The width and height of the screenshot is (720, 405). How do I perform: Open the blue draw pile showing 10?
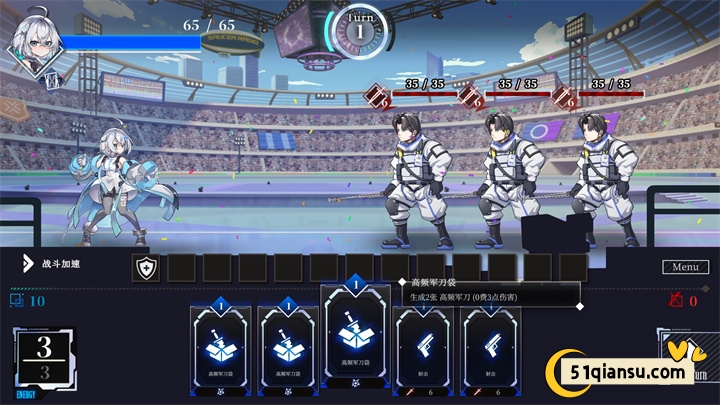[x=27, y=300]
